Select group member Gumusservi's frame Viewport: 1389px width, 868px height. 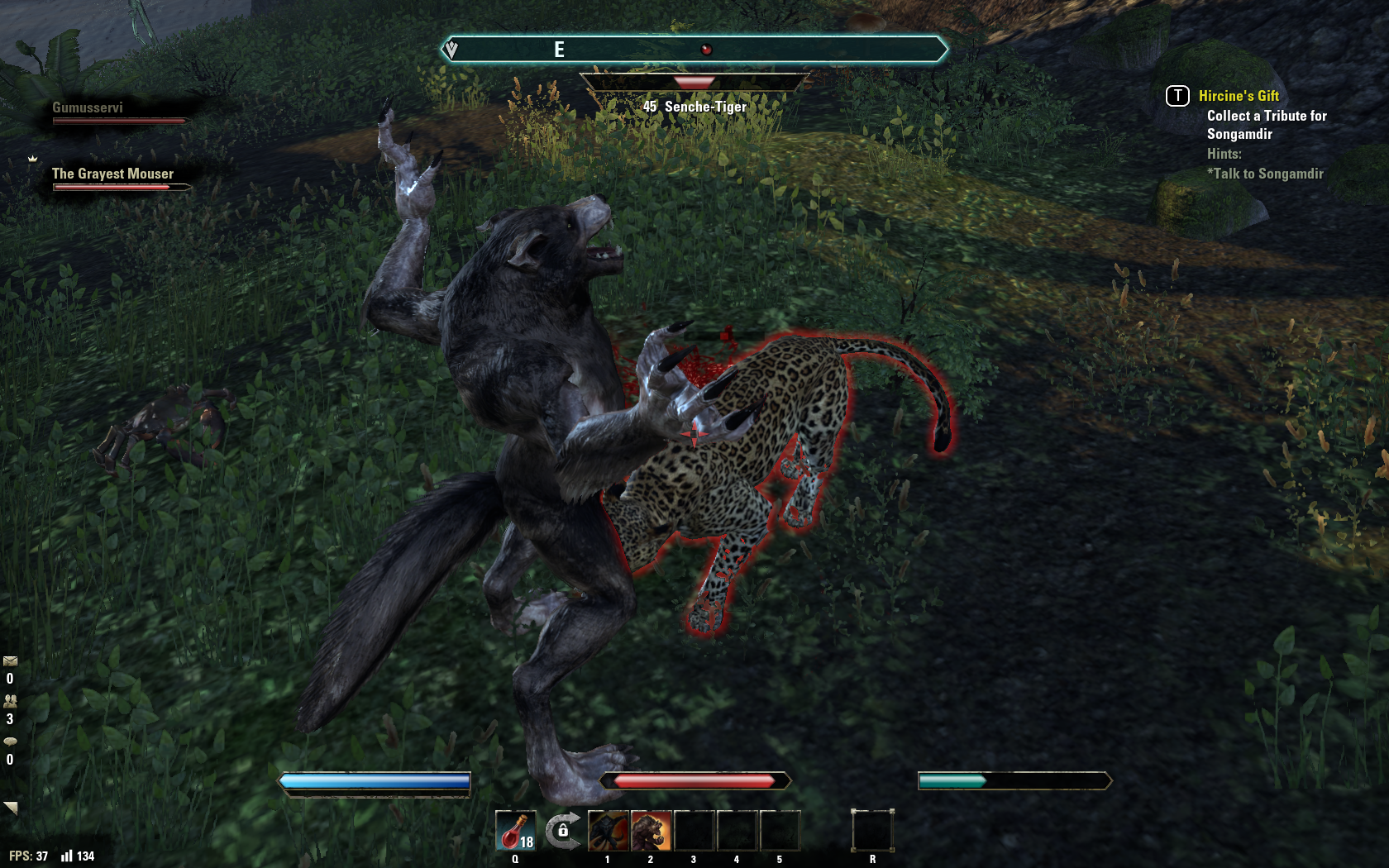(88, 108)
